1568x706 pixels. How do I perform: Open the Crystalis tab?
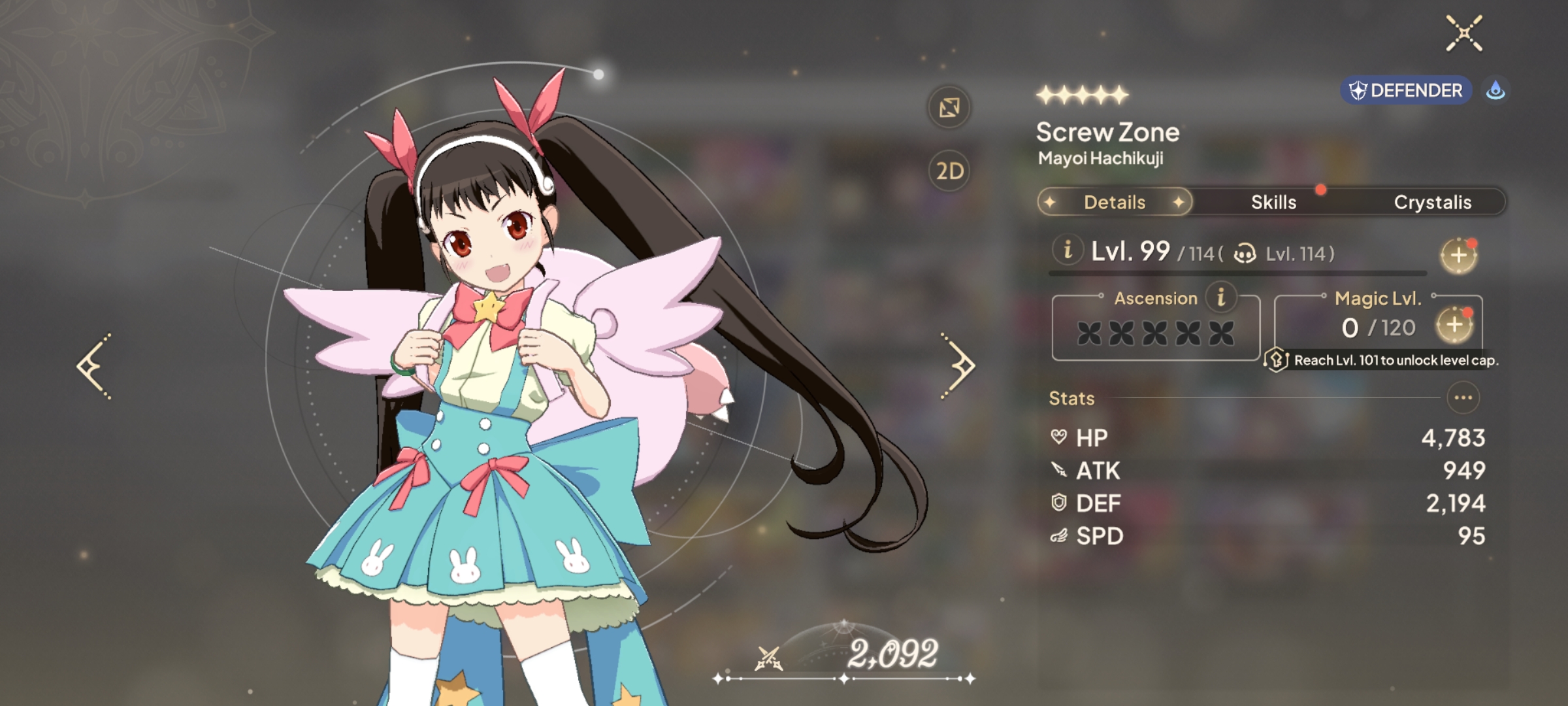coord(1432,203)
